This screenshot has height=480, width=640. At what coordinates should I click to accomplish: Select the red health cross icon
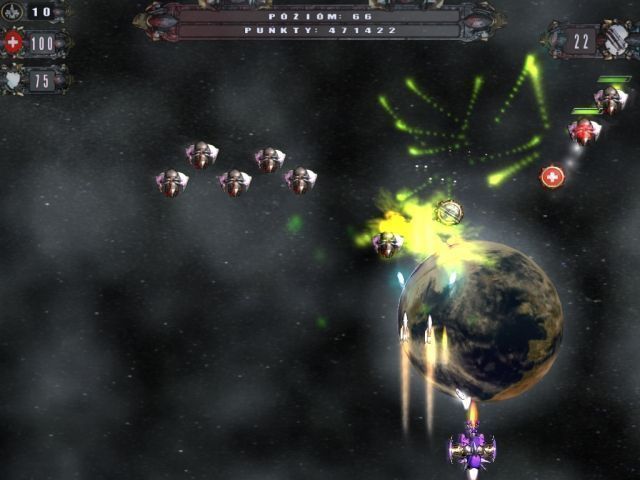pyautogui.click(x=13, y=43)
